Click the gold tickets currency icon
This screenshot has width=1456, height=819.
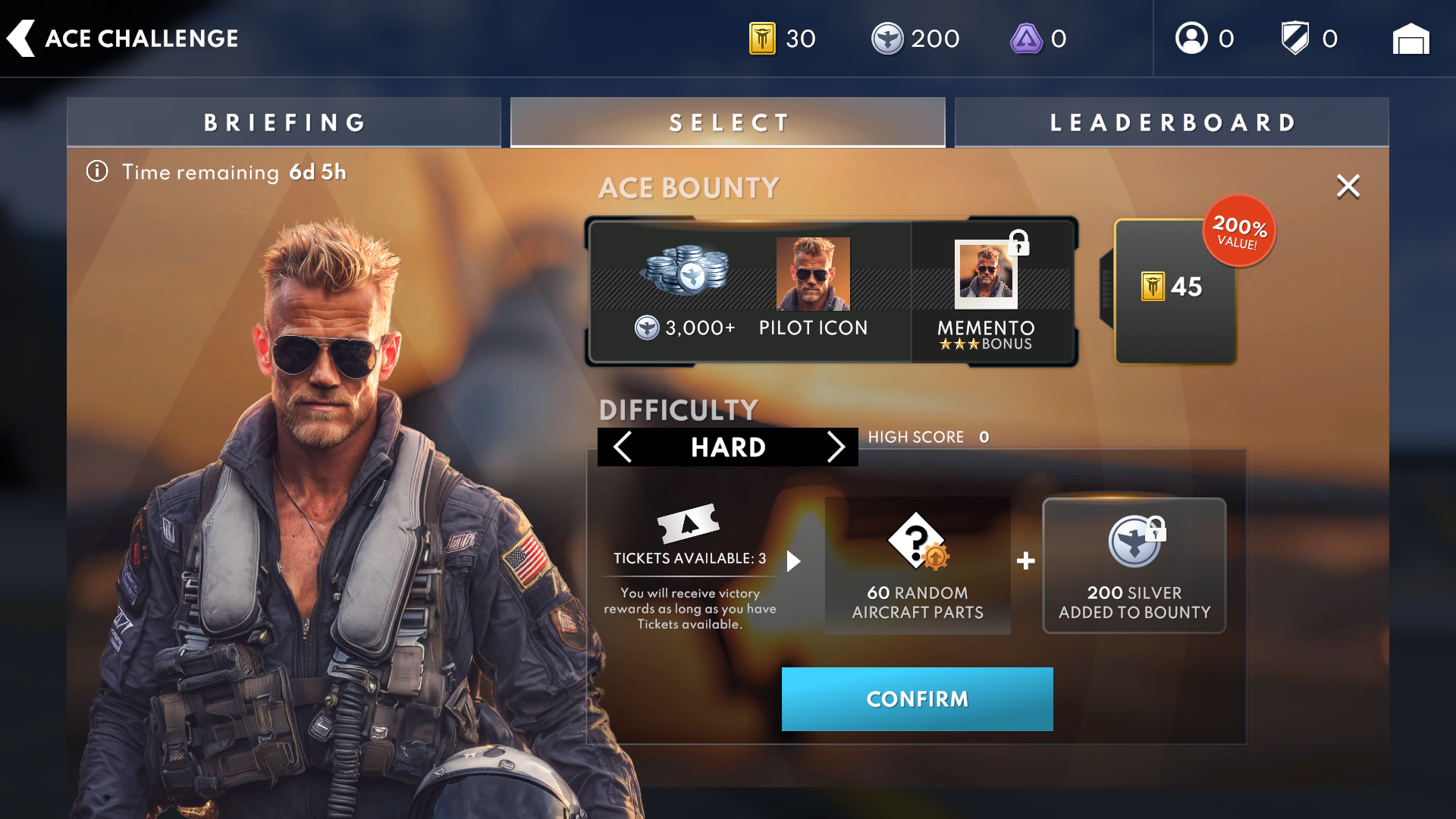click(762, 37)
